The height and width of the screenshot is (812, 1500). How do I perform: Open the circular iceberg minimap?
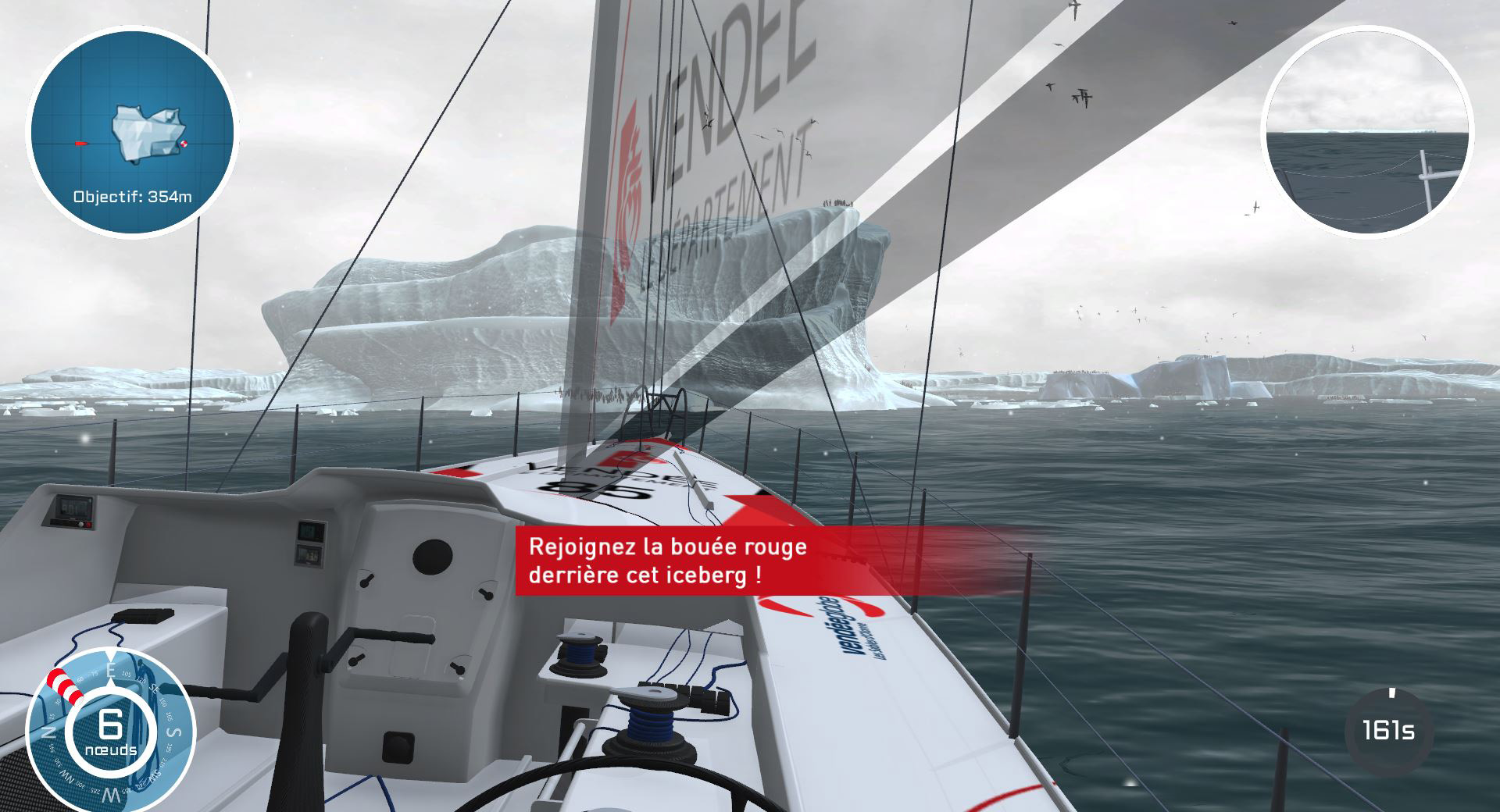tap(131, 131)
